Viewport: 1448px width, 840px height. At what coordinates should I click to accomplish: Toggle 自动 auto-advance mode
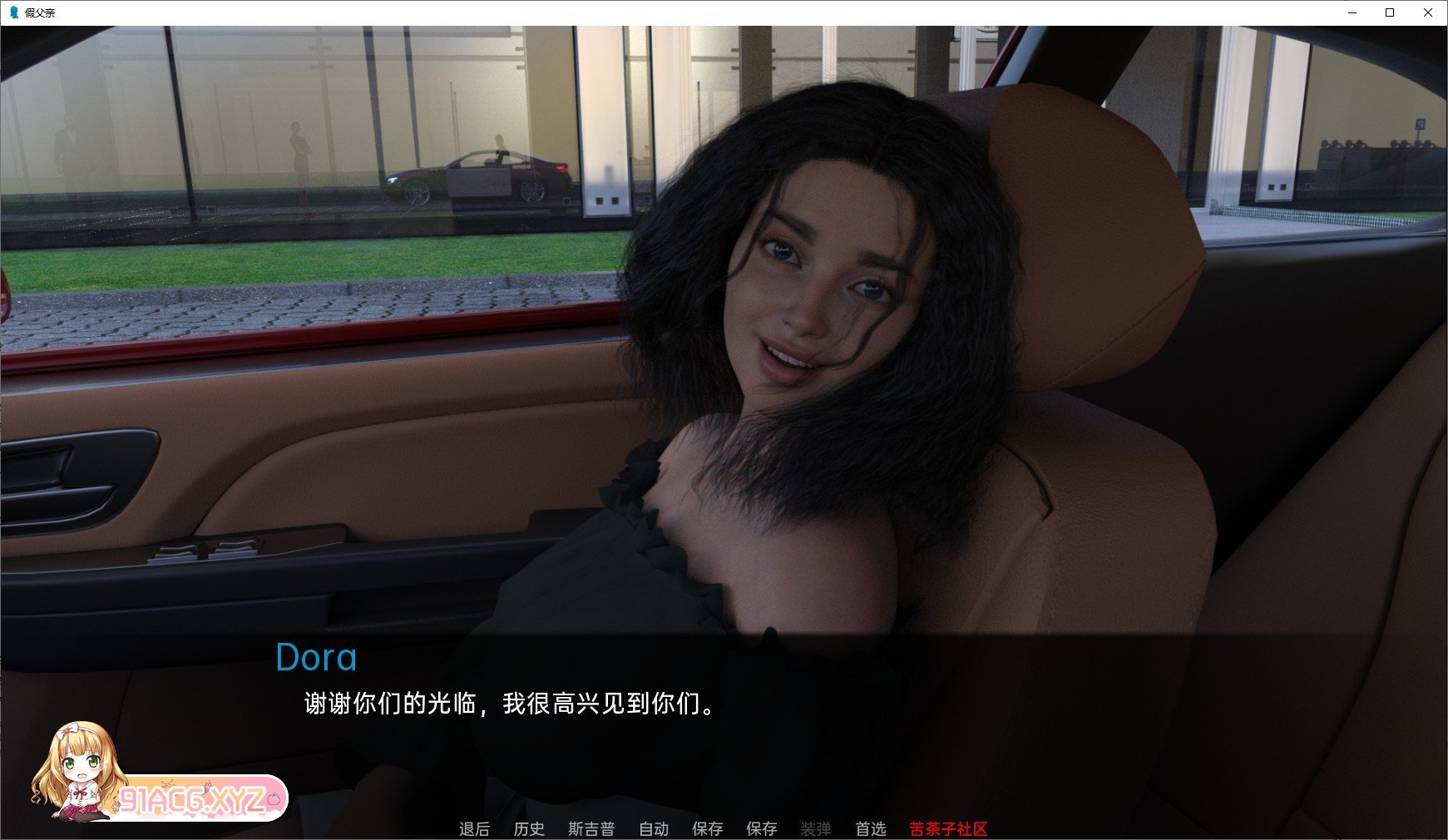[654, 828]
